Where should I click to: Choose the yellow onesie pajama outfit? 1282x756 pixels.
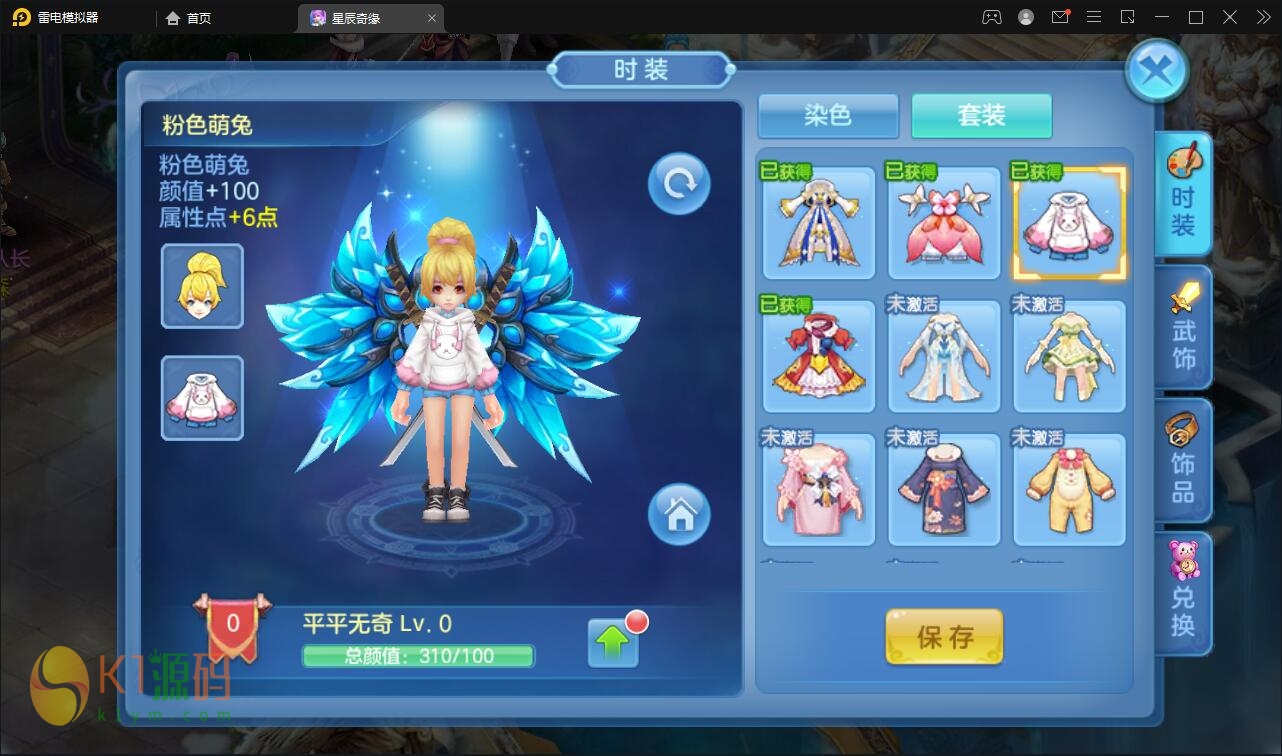(1069, 490)
